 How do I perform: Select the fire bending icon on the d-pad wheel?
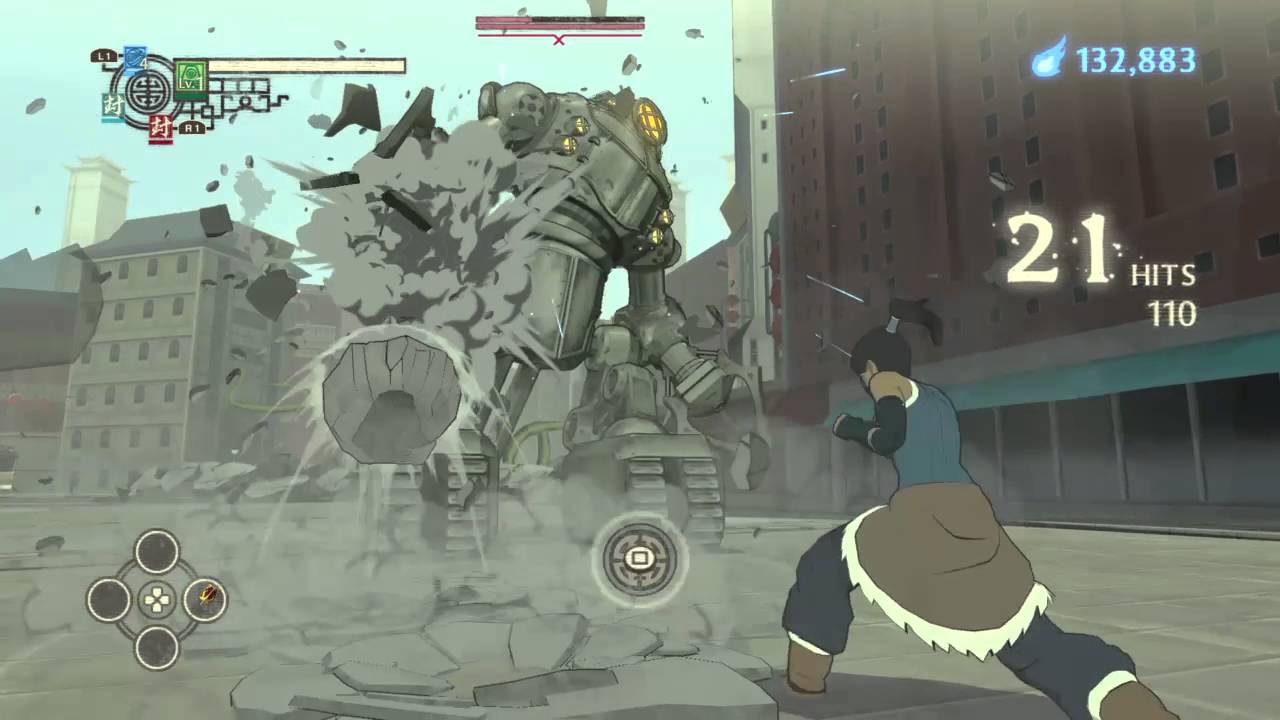point(206,600)
